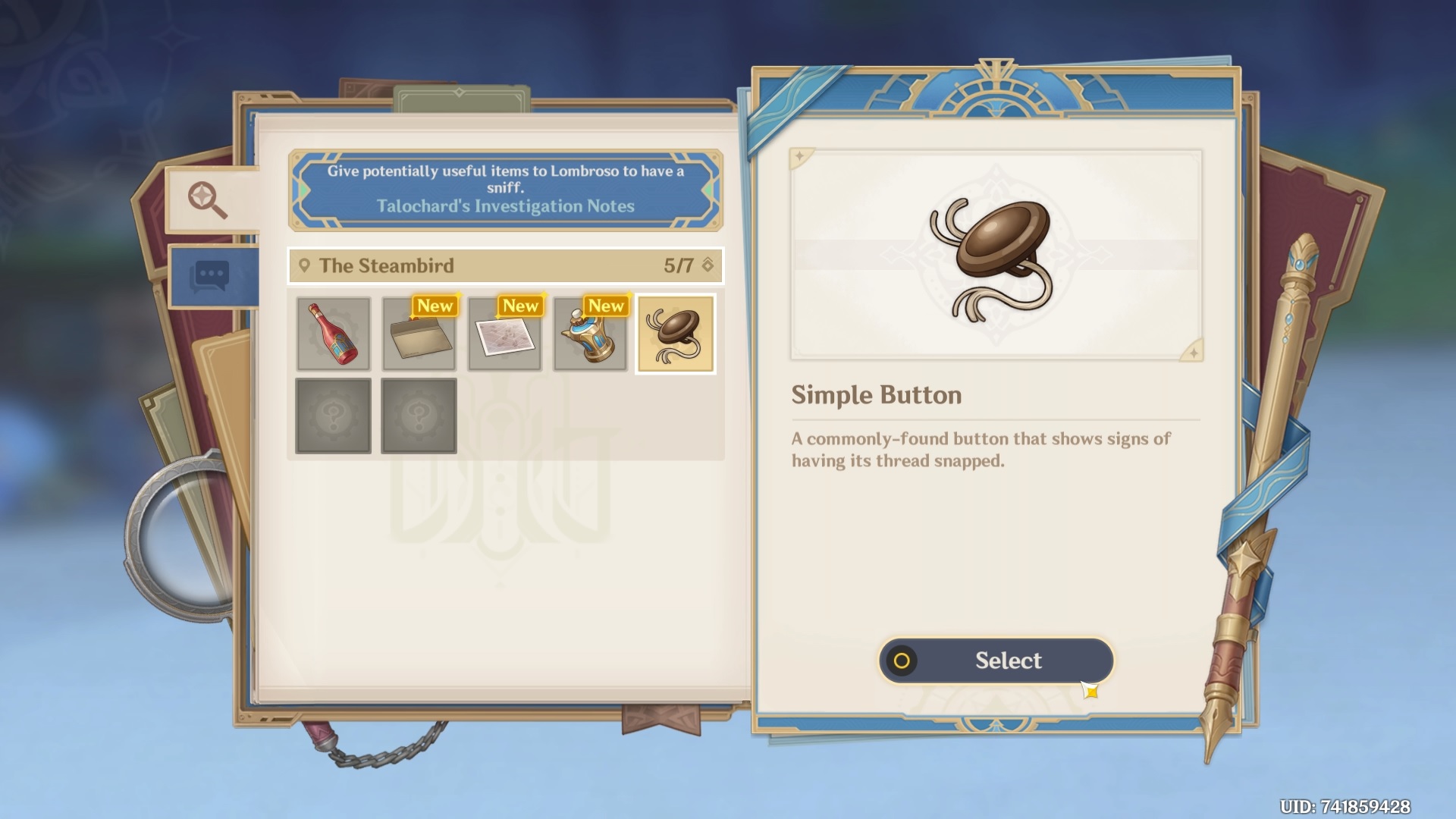Expand The Steambird location header
Screen dimensions: 1456x819
pos(506,265)
